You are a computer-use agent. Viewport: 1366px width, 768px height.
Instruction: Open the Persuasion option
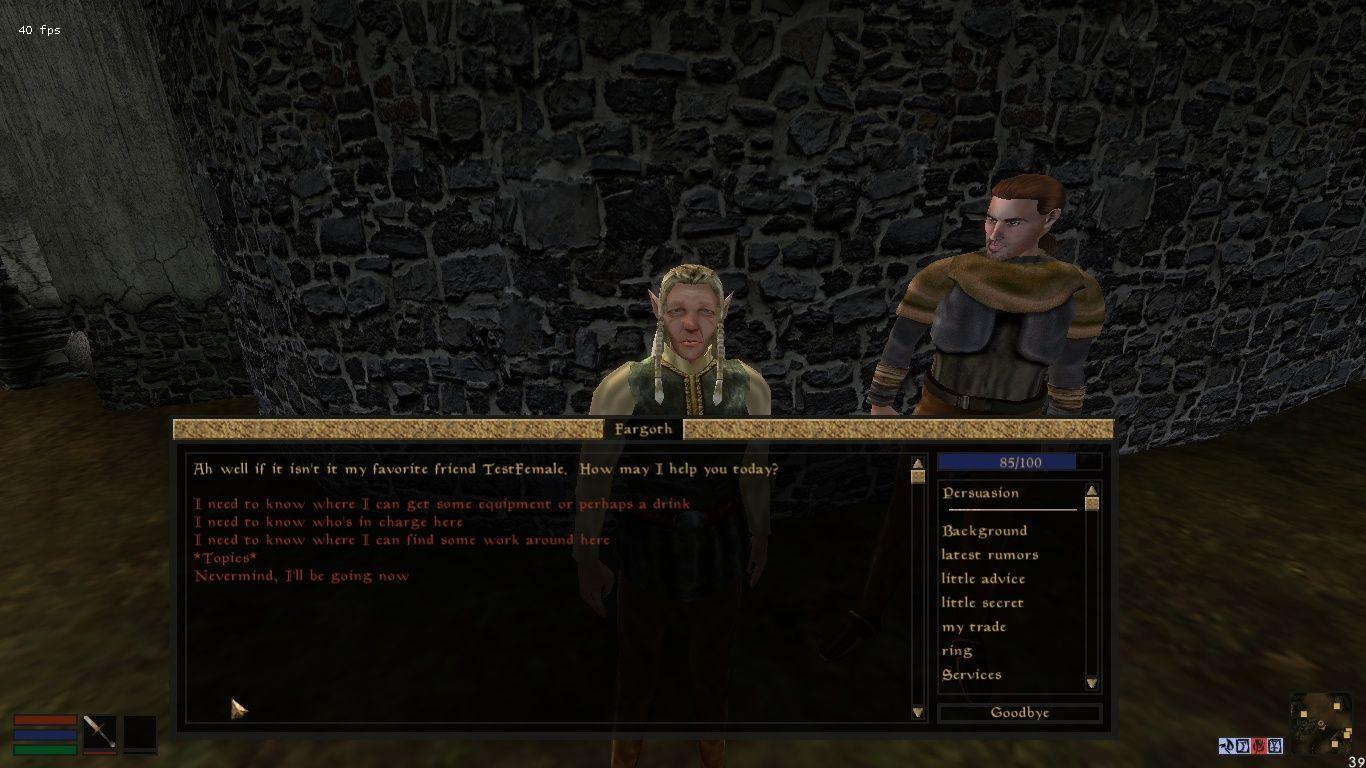pos(980,493)
